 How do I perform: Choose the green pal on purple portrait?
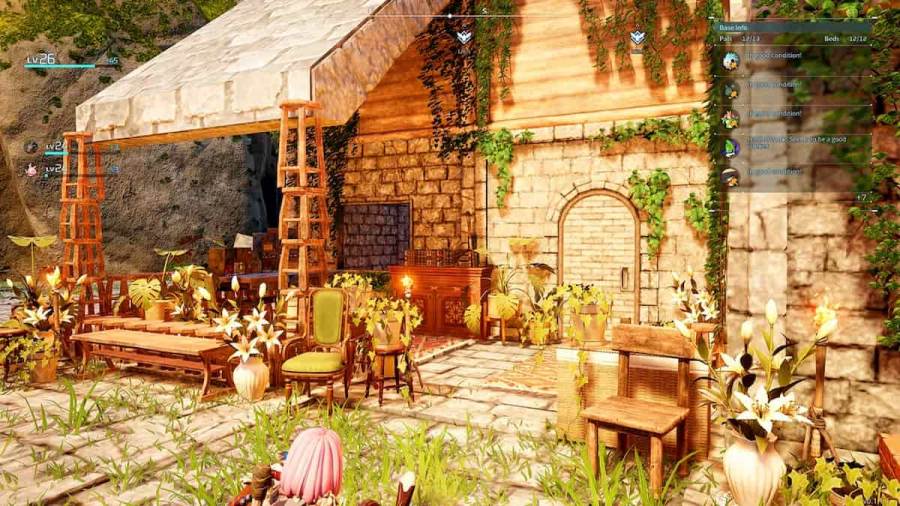pos(731,148)
